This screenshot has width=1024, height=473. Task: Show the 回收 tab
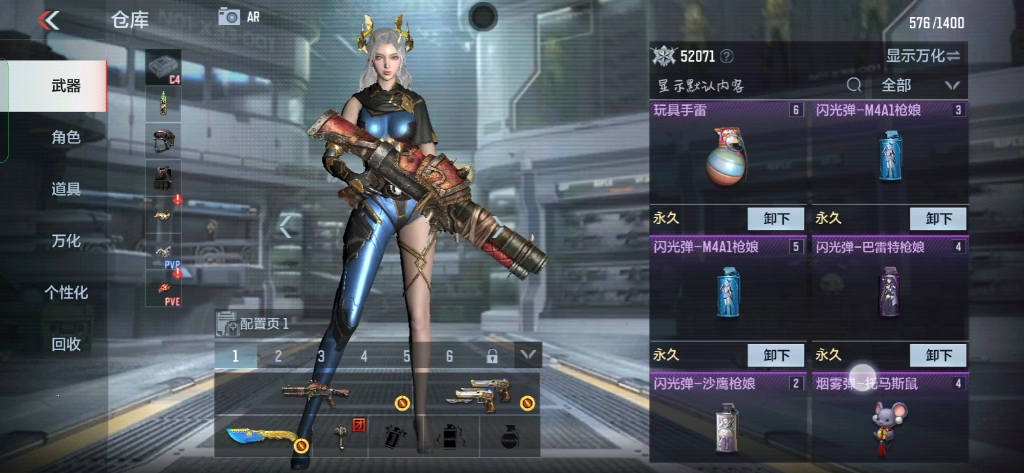[x=66, y=345]
